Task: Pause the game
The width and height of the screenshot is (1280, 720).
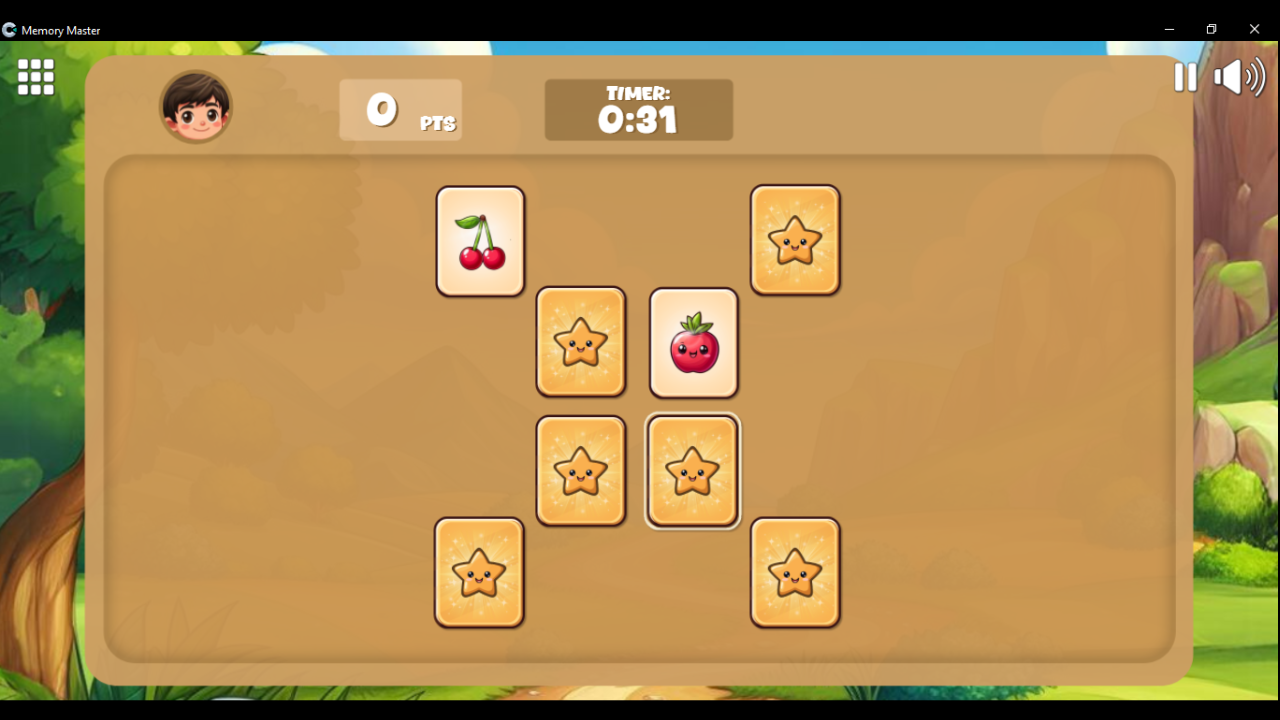Action: point(1185,77)
